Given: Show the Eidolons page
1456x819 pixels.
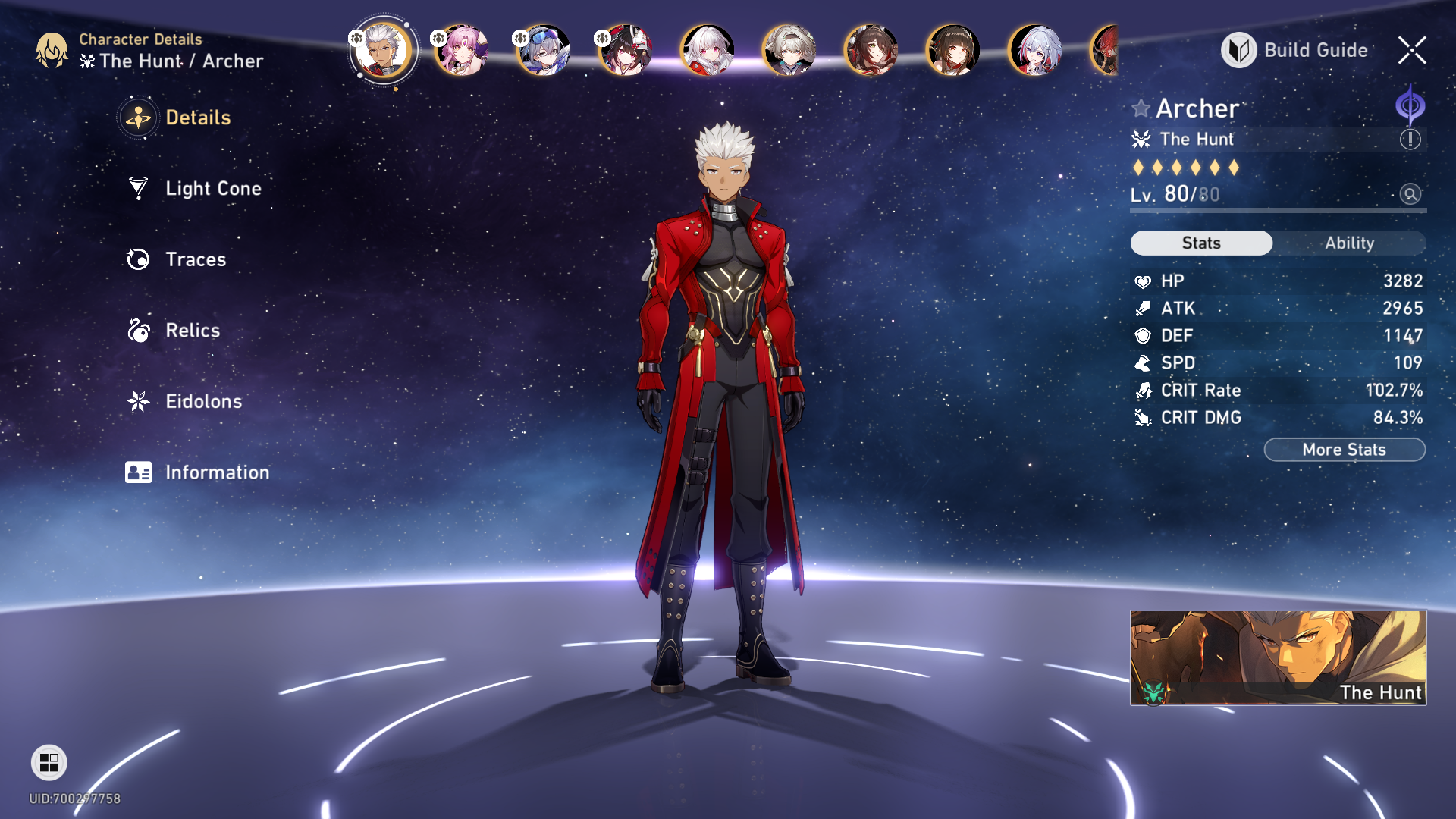Looking at the screenshot, I should click(203, 401).
